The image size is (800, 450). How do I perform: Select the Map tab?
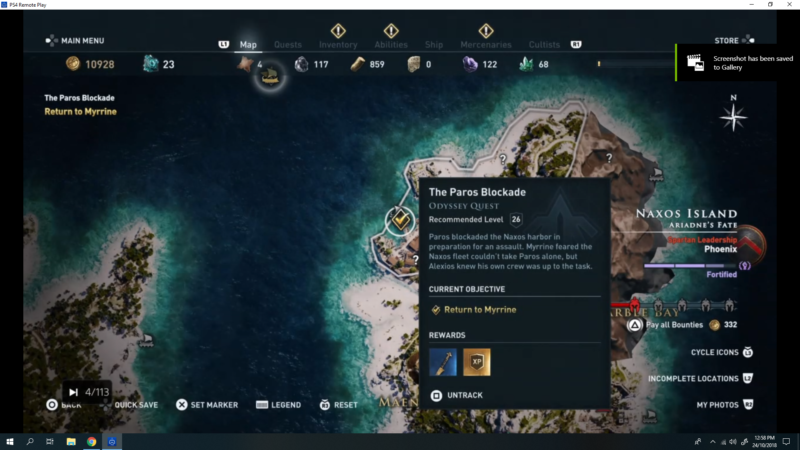248,45
